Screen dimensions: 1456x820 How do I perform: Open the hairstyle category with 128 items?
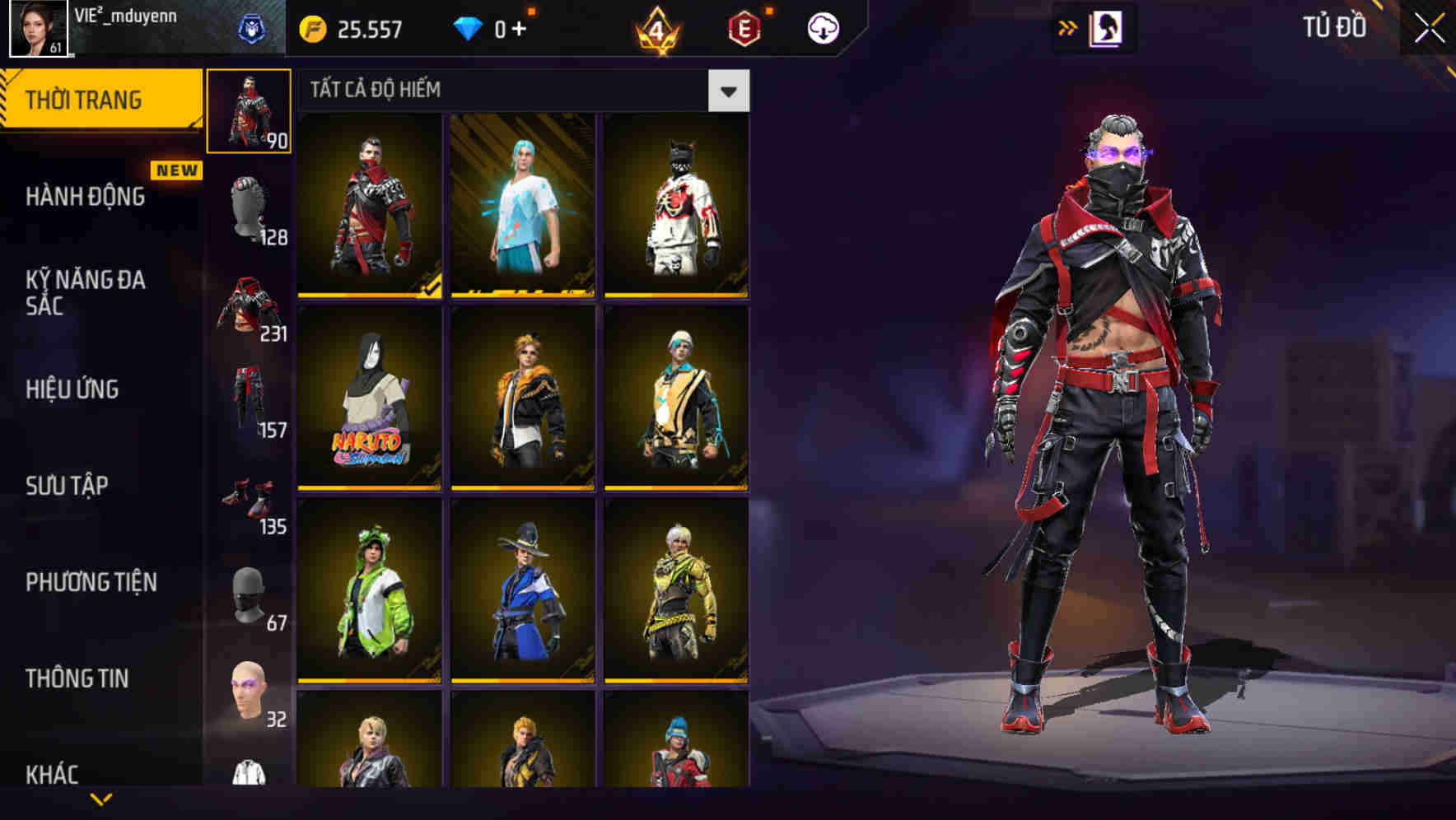pyautogui.click(x=250, y=206)
